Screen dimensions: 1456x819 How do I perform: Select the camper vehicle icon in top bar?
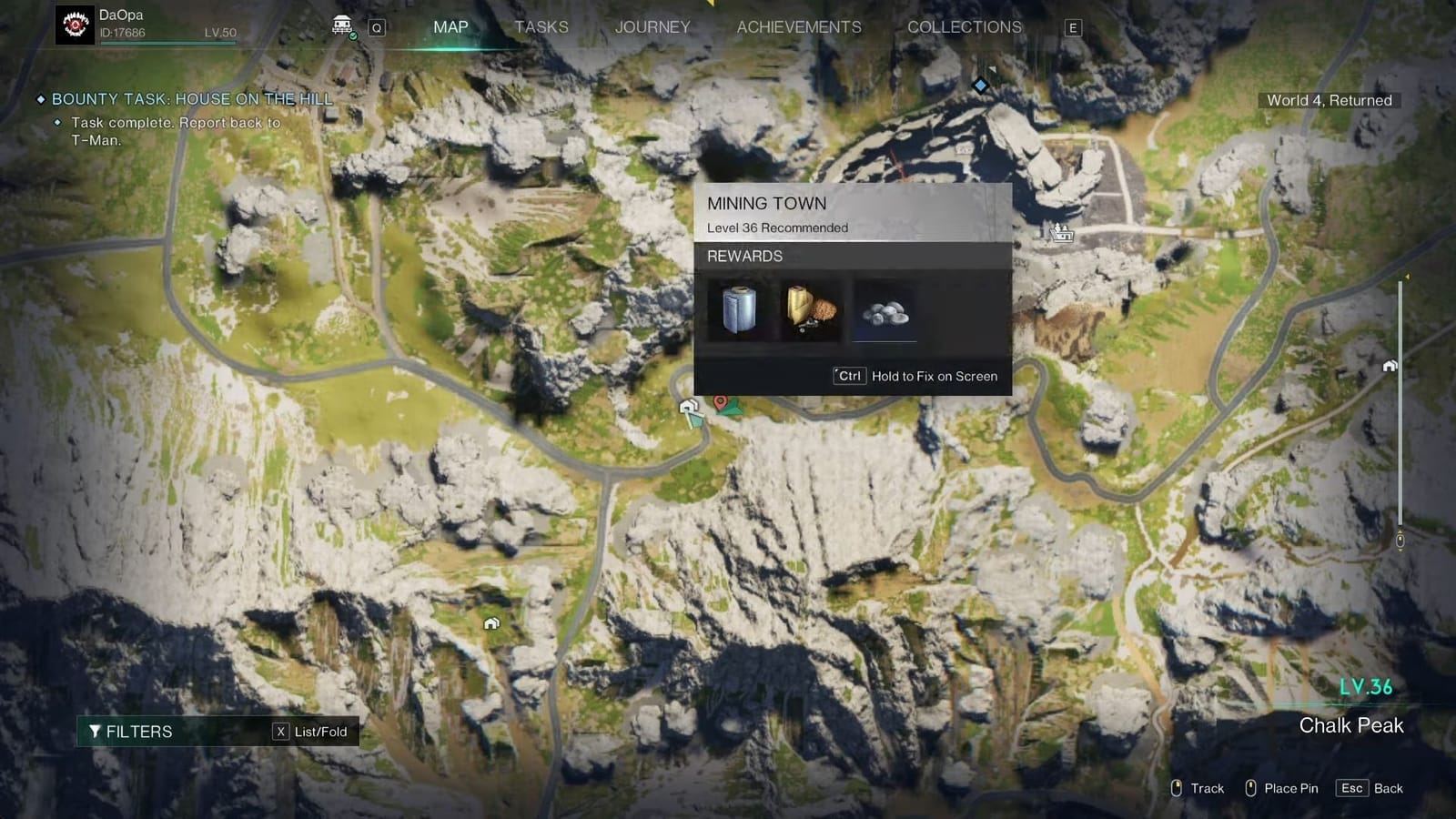click(x=339, y=25)
